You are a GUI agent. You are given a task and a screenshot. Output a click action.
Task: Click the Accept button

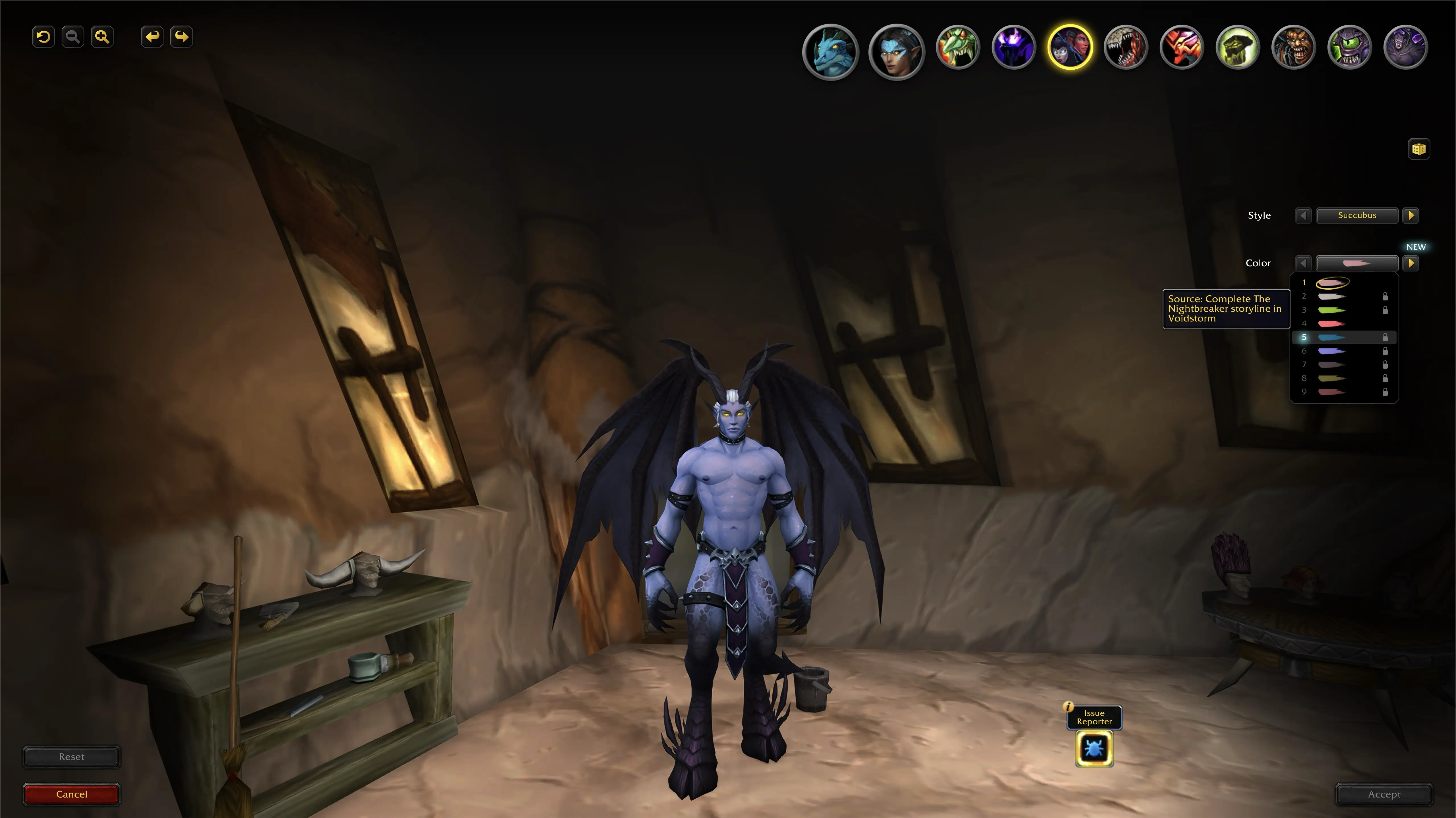pyautogui.click(x=1384, y=794)
